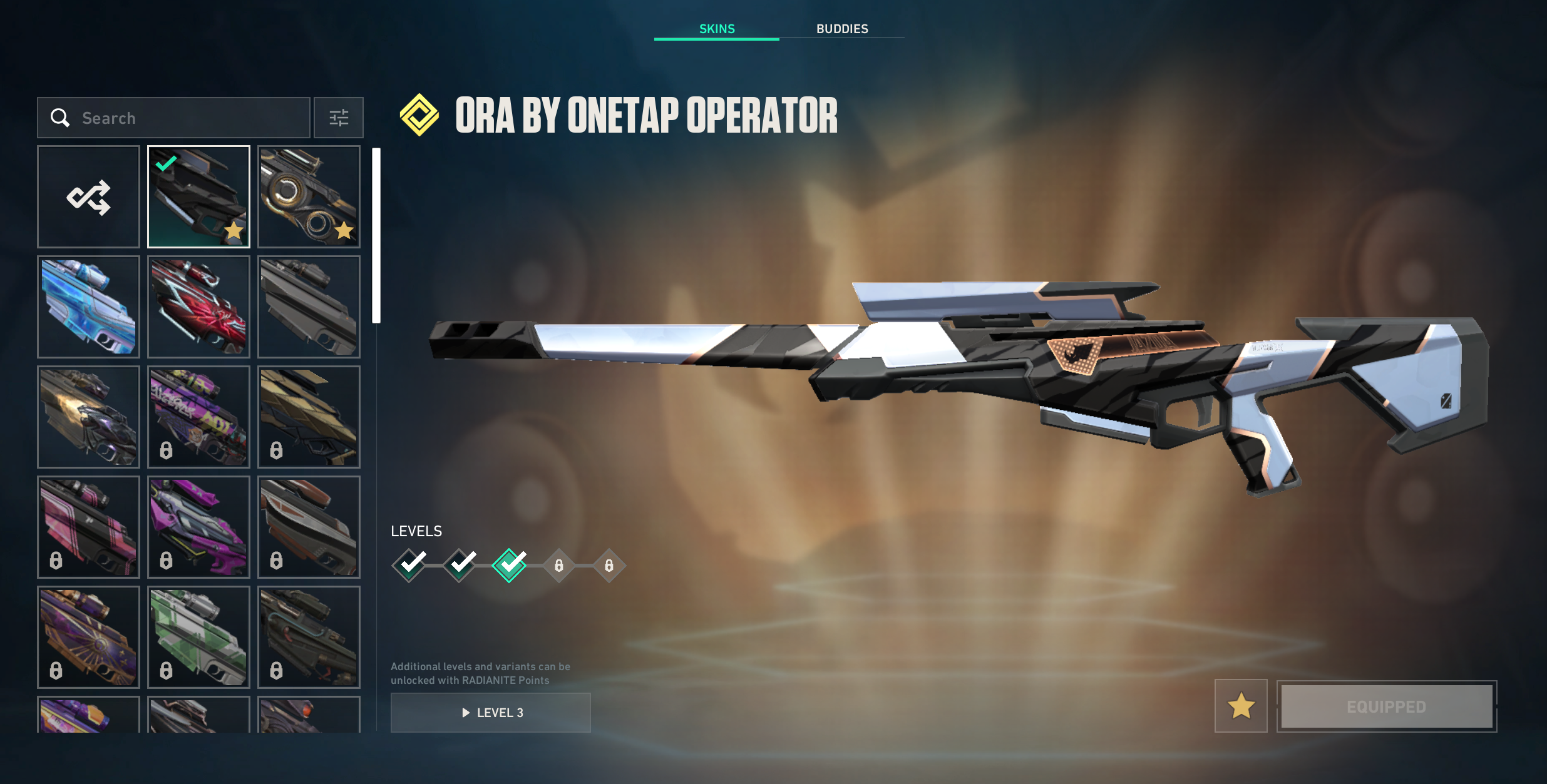Pick the gold-ringed favorited Operator skin
Viewport: 1547px width, 784px height.
309,197
